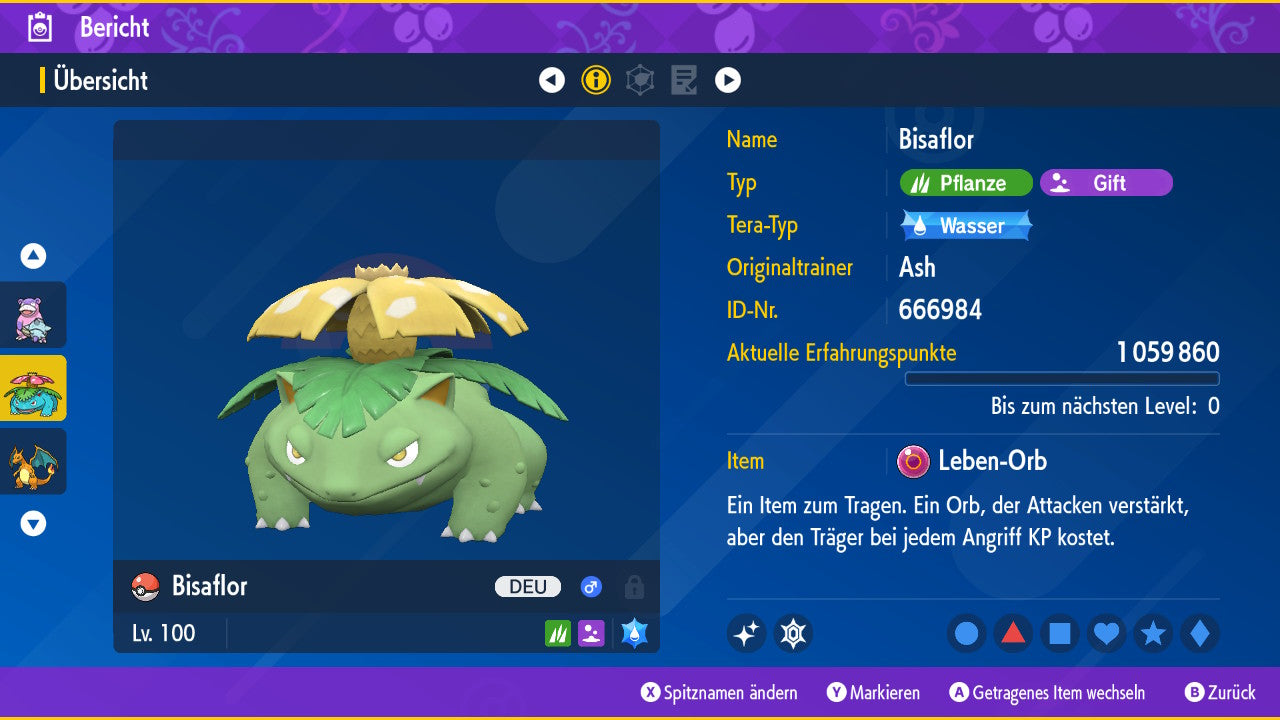Toggle the red triangle marking

coord(1013,633)
